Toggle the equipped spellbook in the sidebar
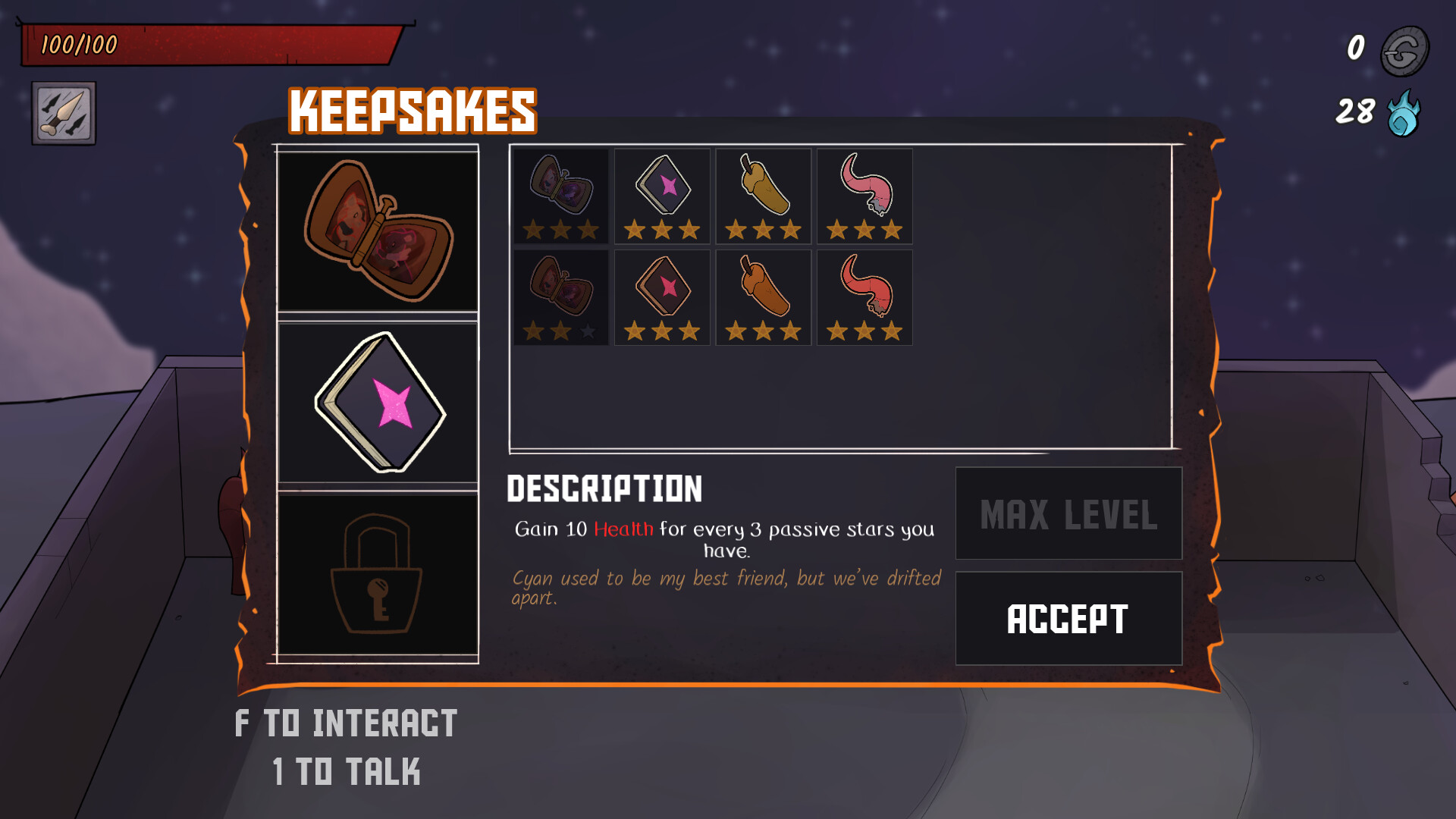This screenshot has width=1456, height=819. (378, 402)
